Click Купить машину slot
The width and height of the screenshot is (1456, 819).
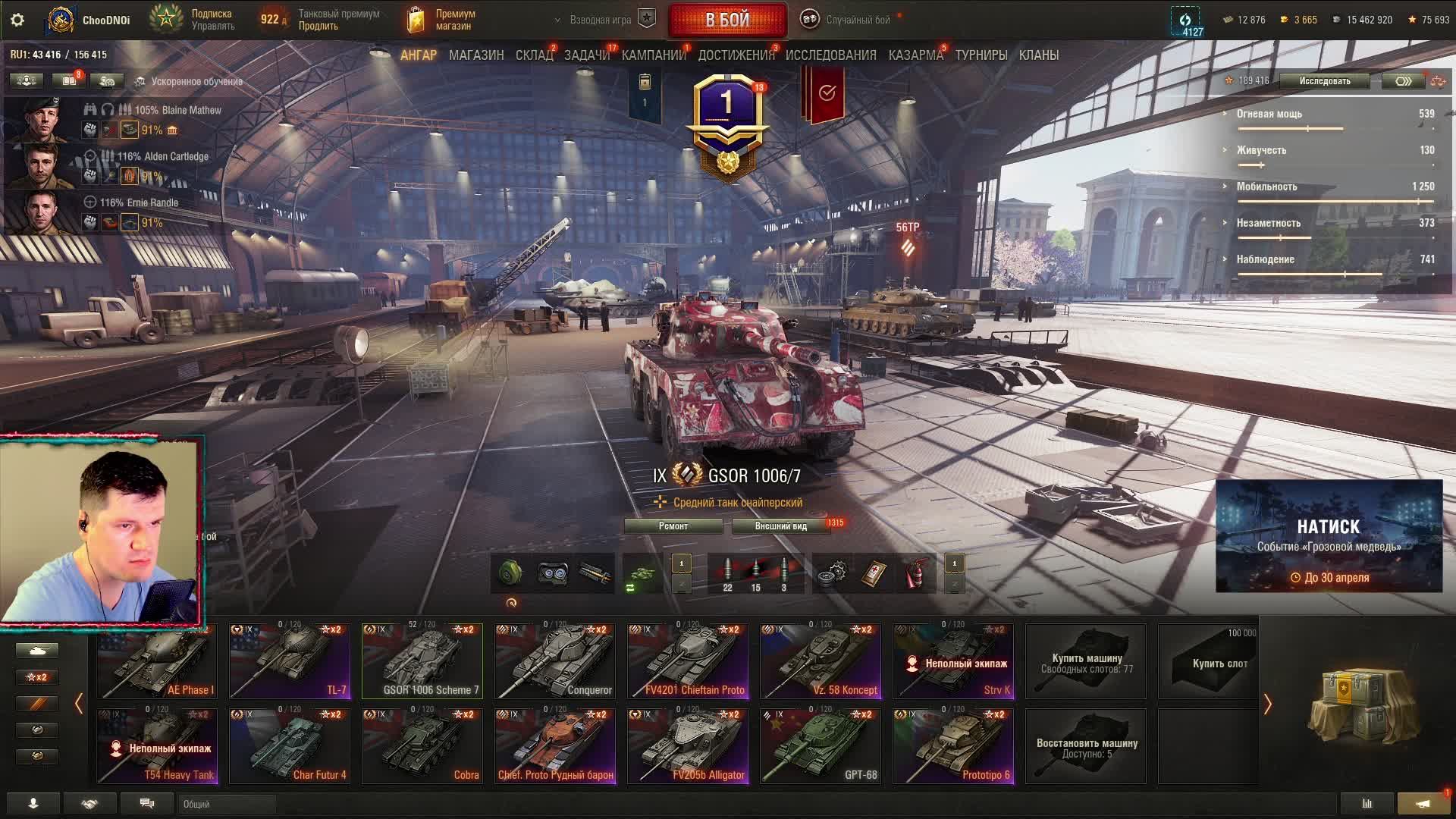pos(1086,661)
